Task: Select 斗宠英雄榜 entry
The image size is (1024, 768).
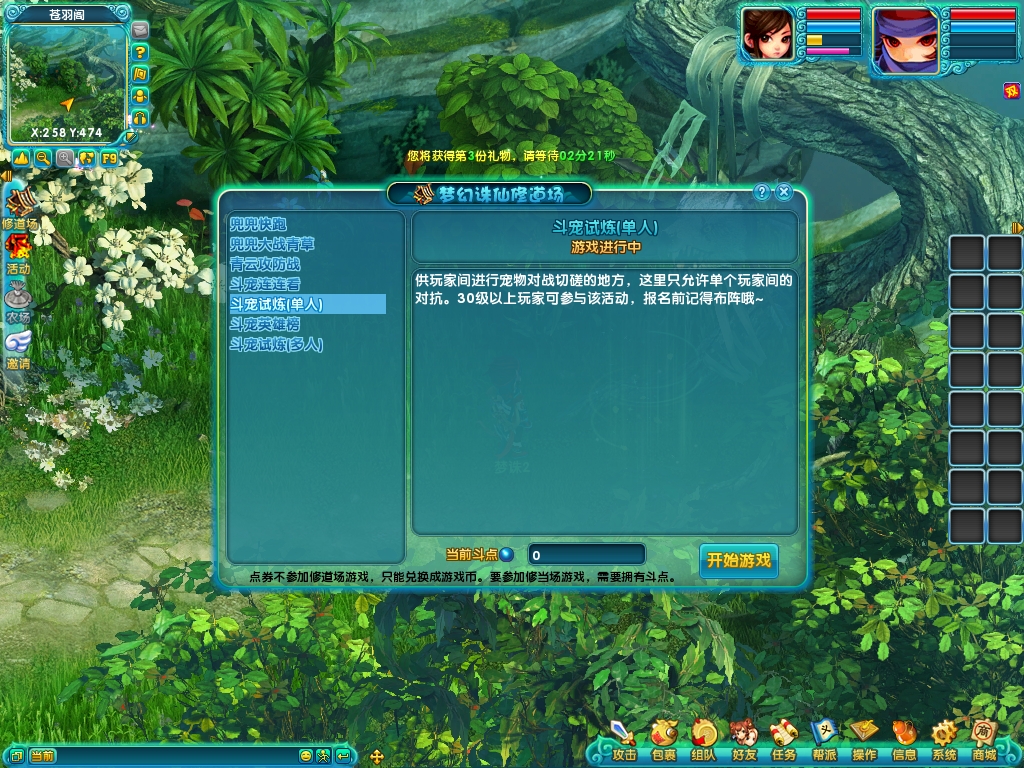Action: (x=265, y=324)
